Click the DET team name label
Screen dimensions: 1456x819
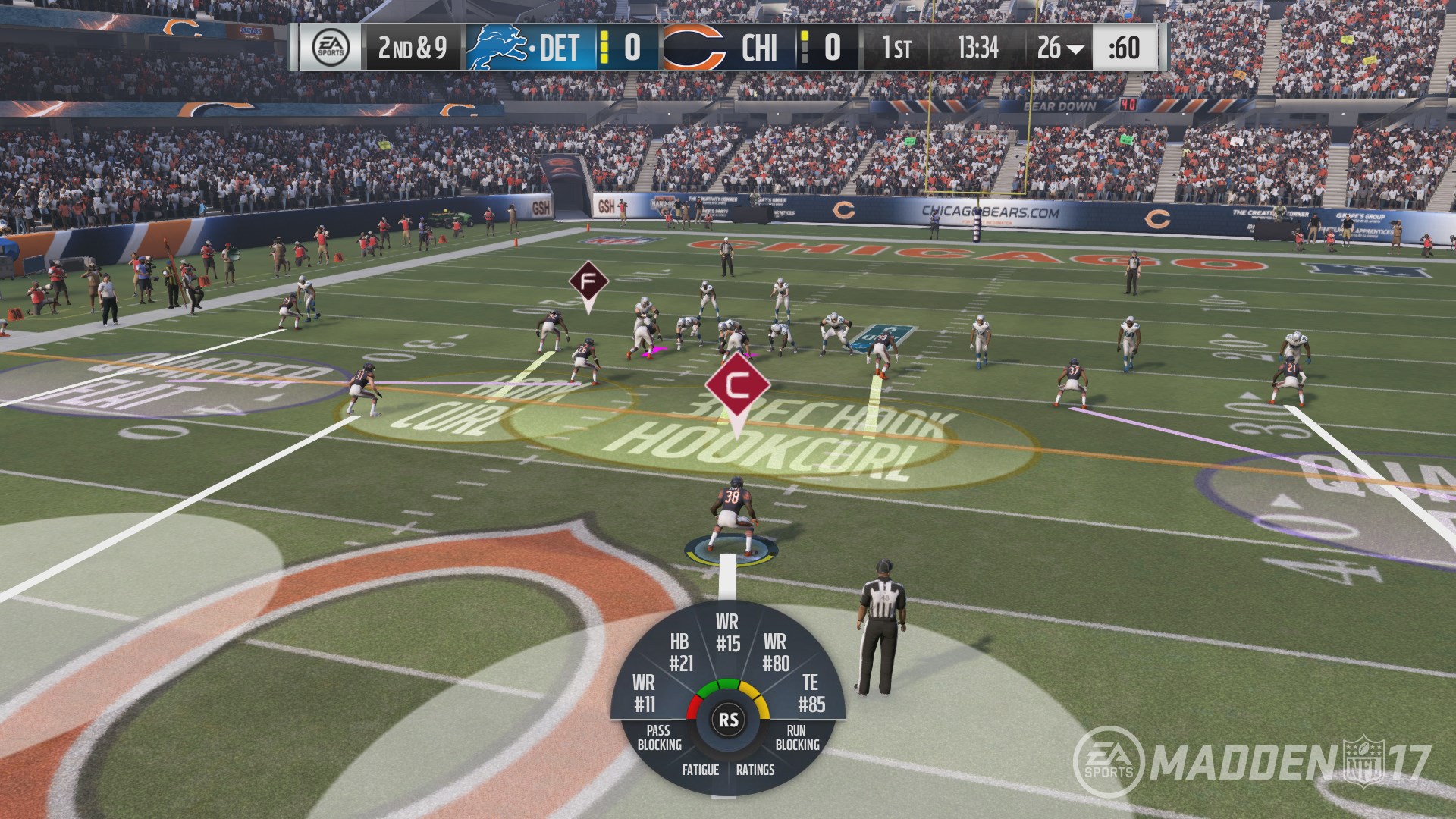(561, 47)
